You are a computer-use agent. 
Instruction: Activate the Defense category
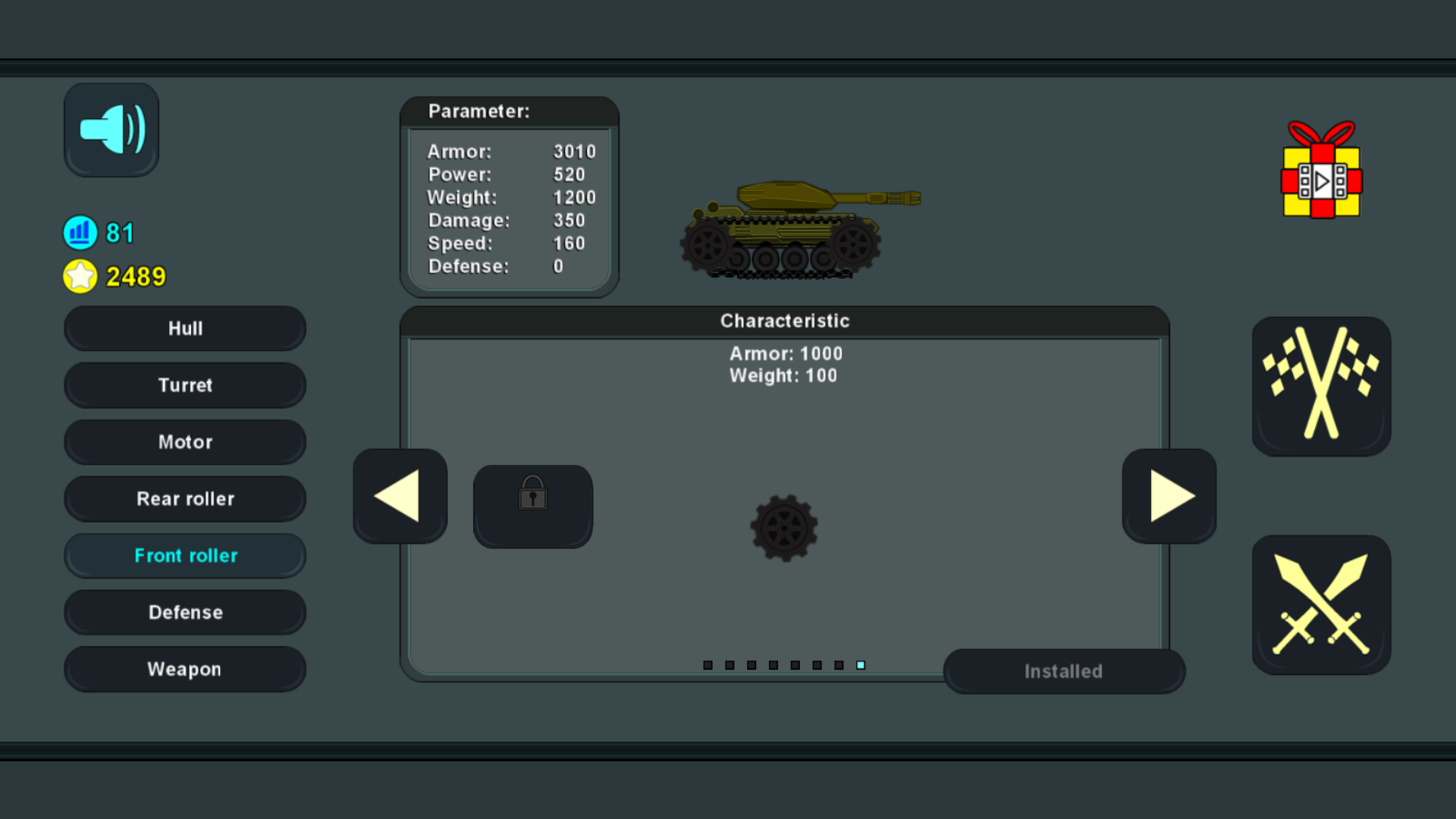pos(184,612)
